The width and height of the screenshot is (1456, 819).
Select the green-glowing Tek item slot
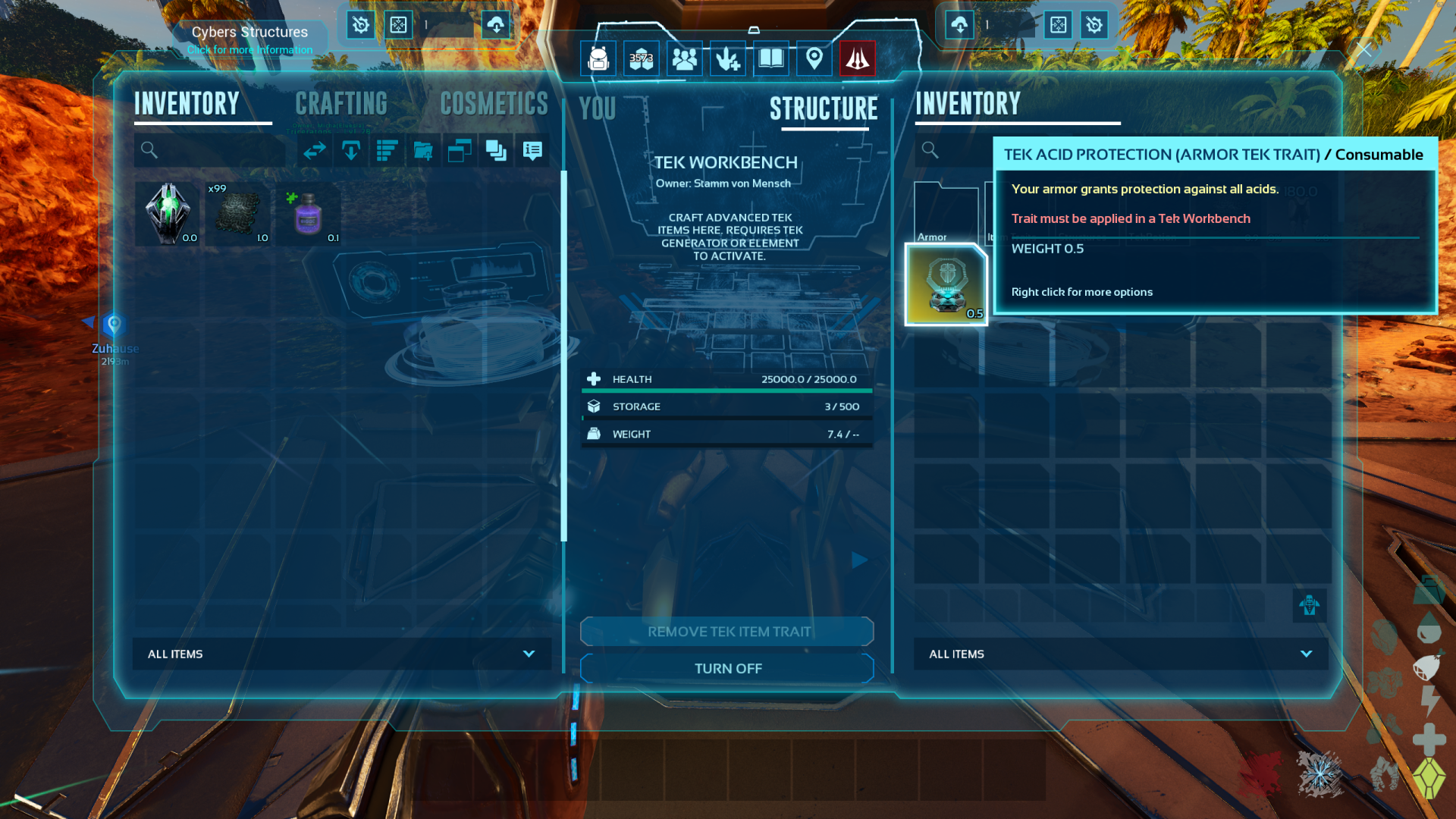[x=168, y=214]
